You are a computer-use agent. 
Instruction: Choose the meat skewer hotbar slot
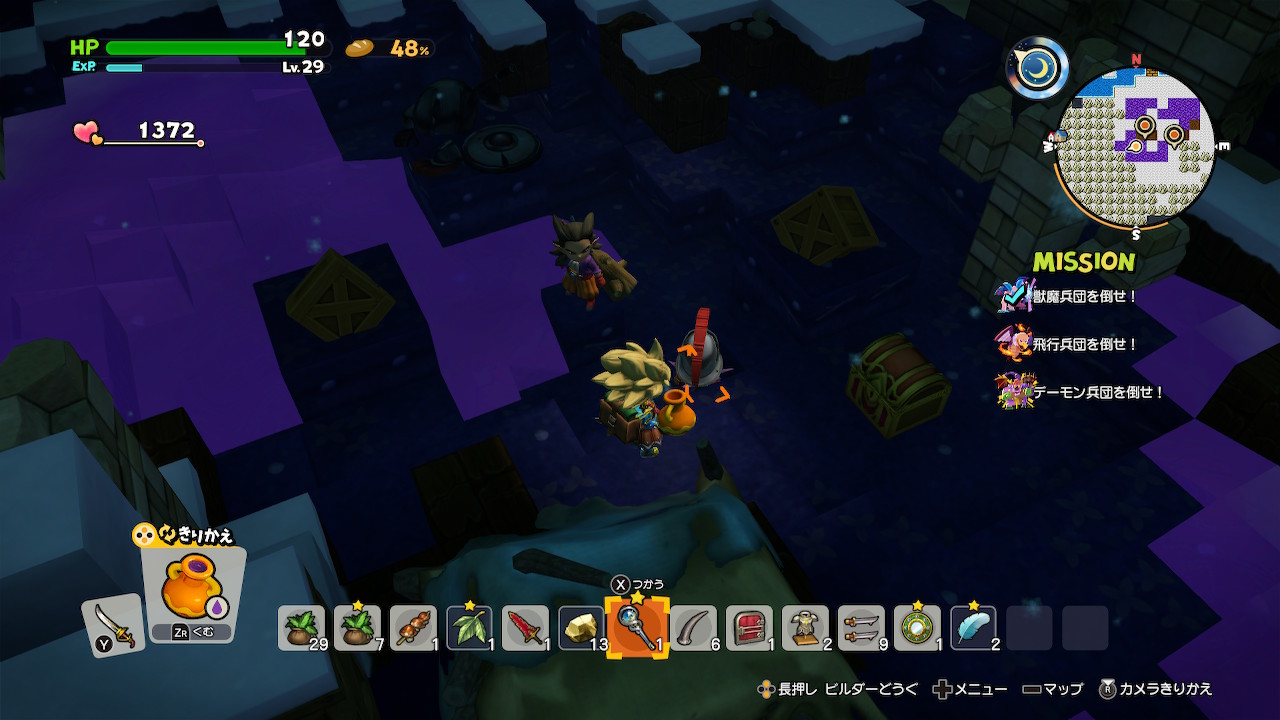click(x=413, y=628)
